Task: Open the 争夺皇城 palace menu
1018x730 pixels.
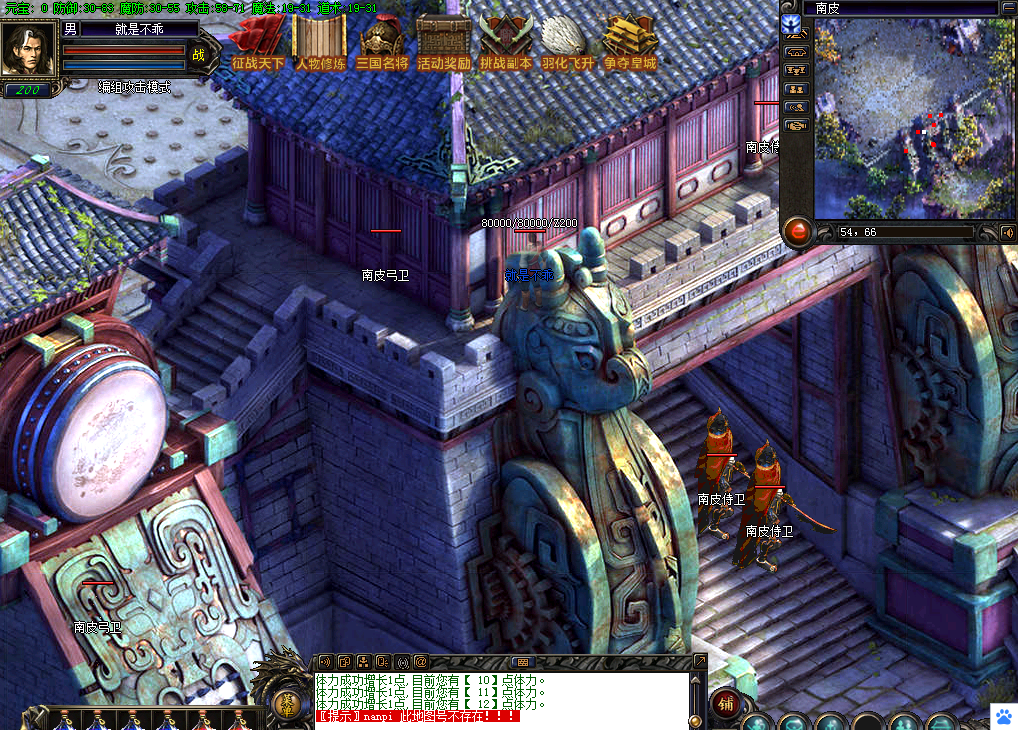Action: (630, 43)
